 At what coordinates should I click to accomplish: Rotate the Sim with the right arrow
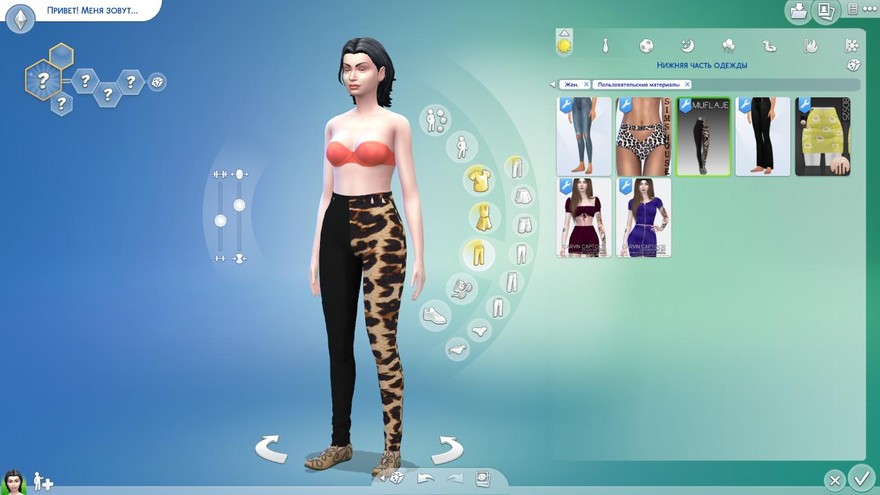[447, 449]
